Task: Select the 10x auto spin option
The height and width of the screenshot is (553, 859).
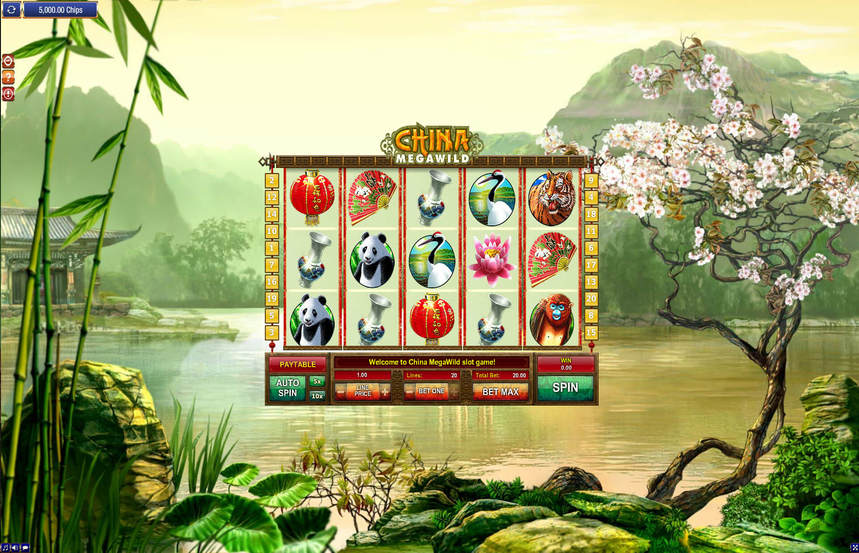Action: click(x=317, y=396)
